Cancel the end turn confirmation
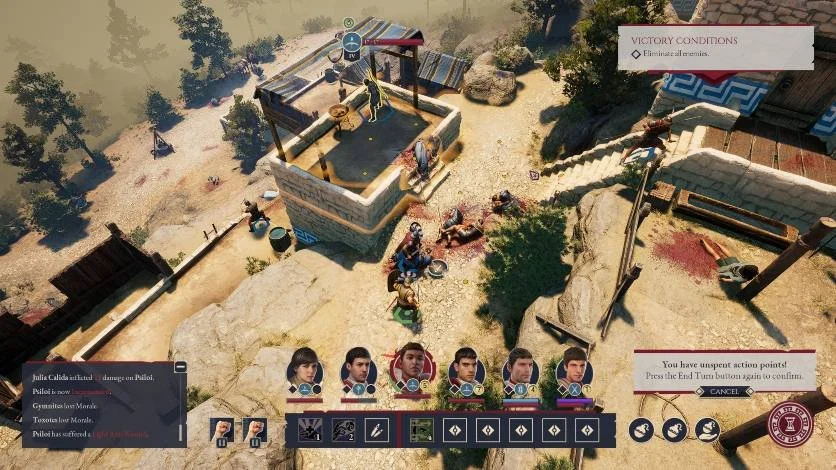The image size is (836, 470). pos(724,392)
